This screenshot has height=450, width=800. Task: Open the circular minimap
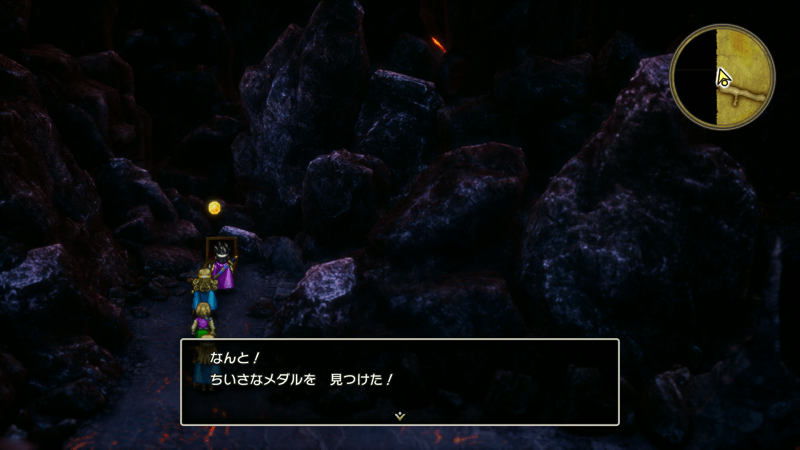coord(722,78)
